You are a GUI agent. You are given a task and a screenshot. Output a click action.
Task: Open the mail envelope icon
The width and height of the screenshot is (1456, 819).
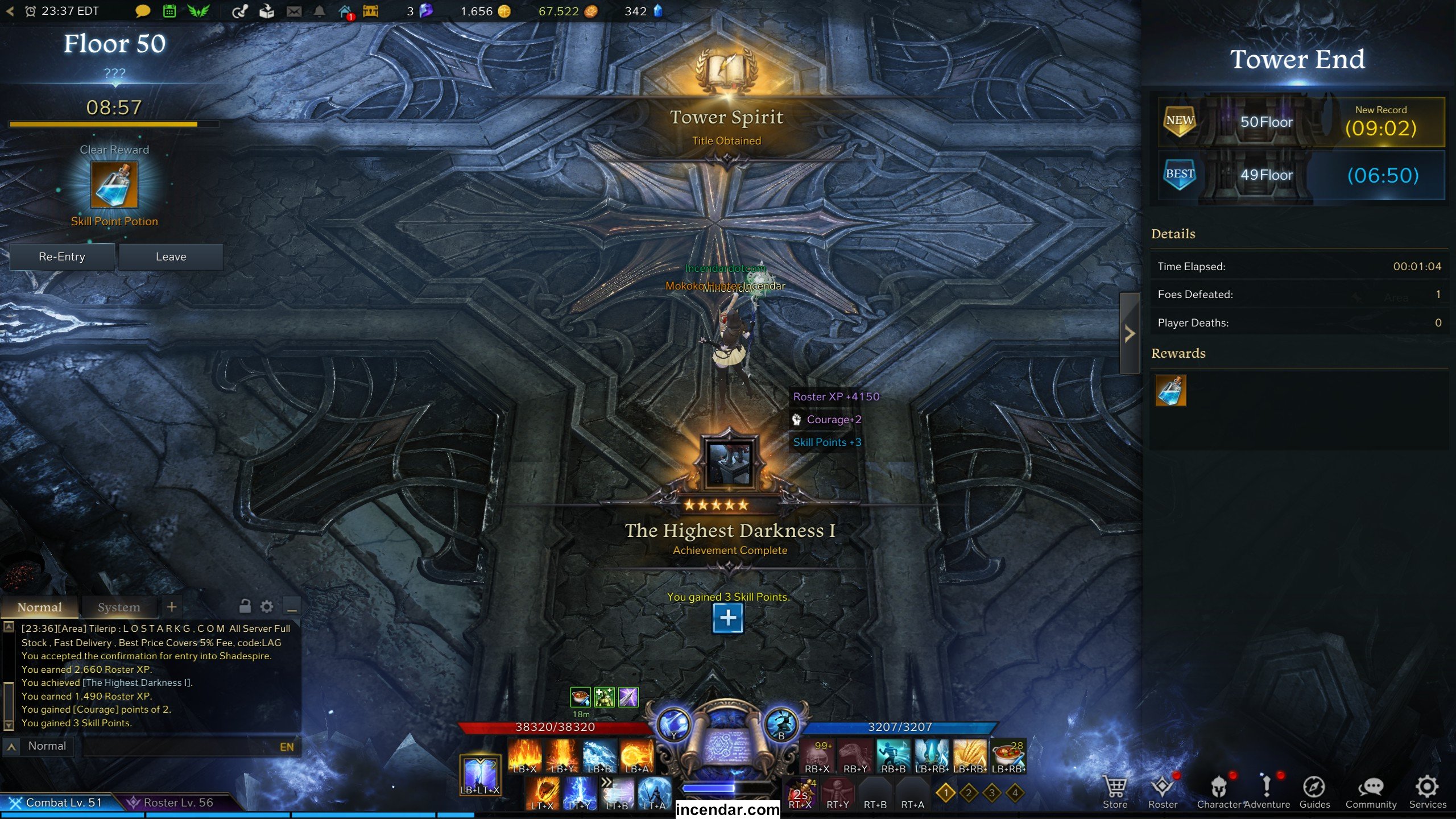[294, 11]
